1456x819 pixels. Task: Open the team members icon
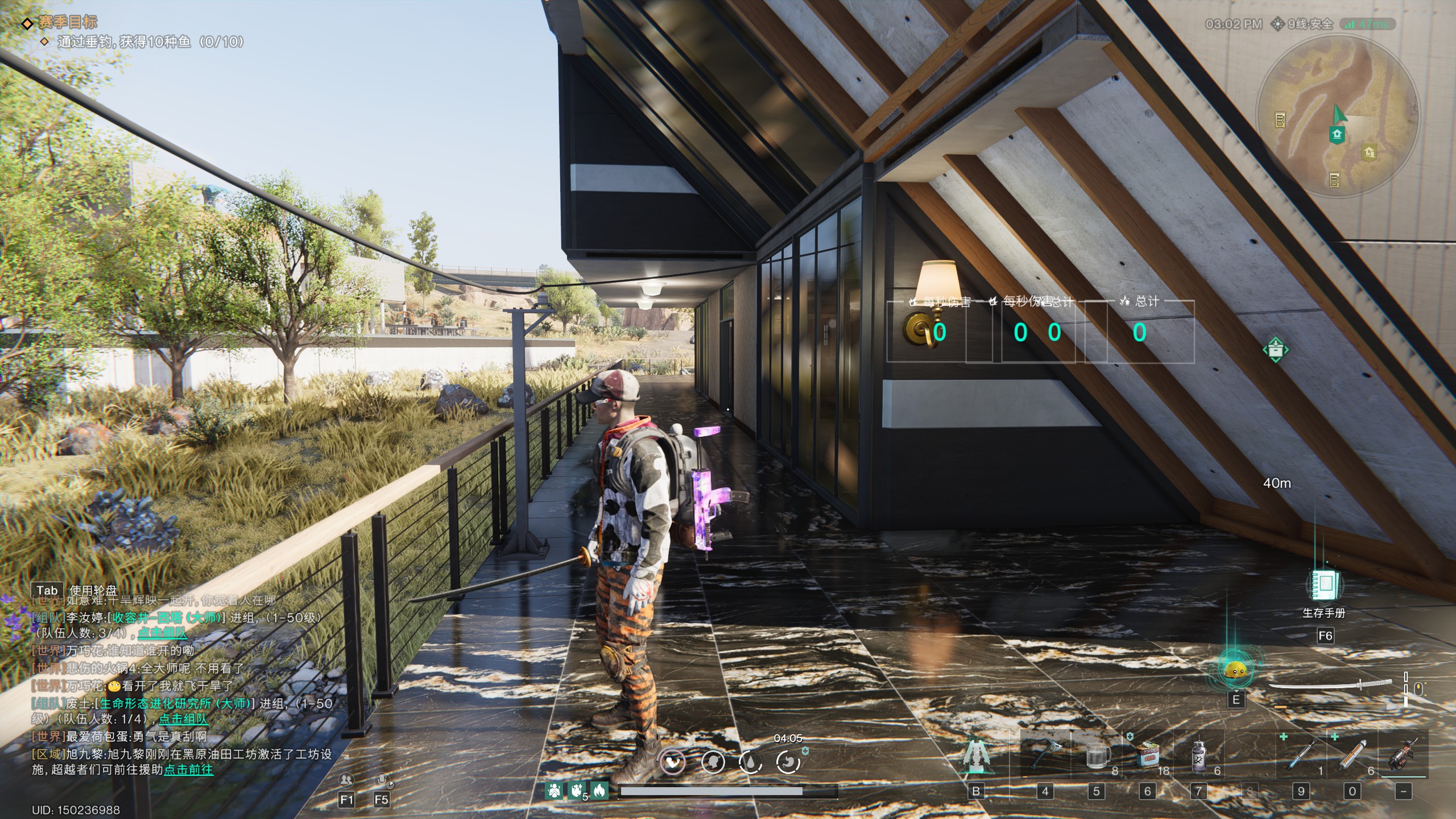346,780
